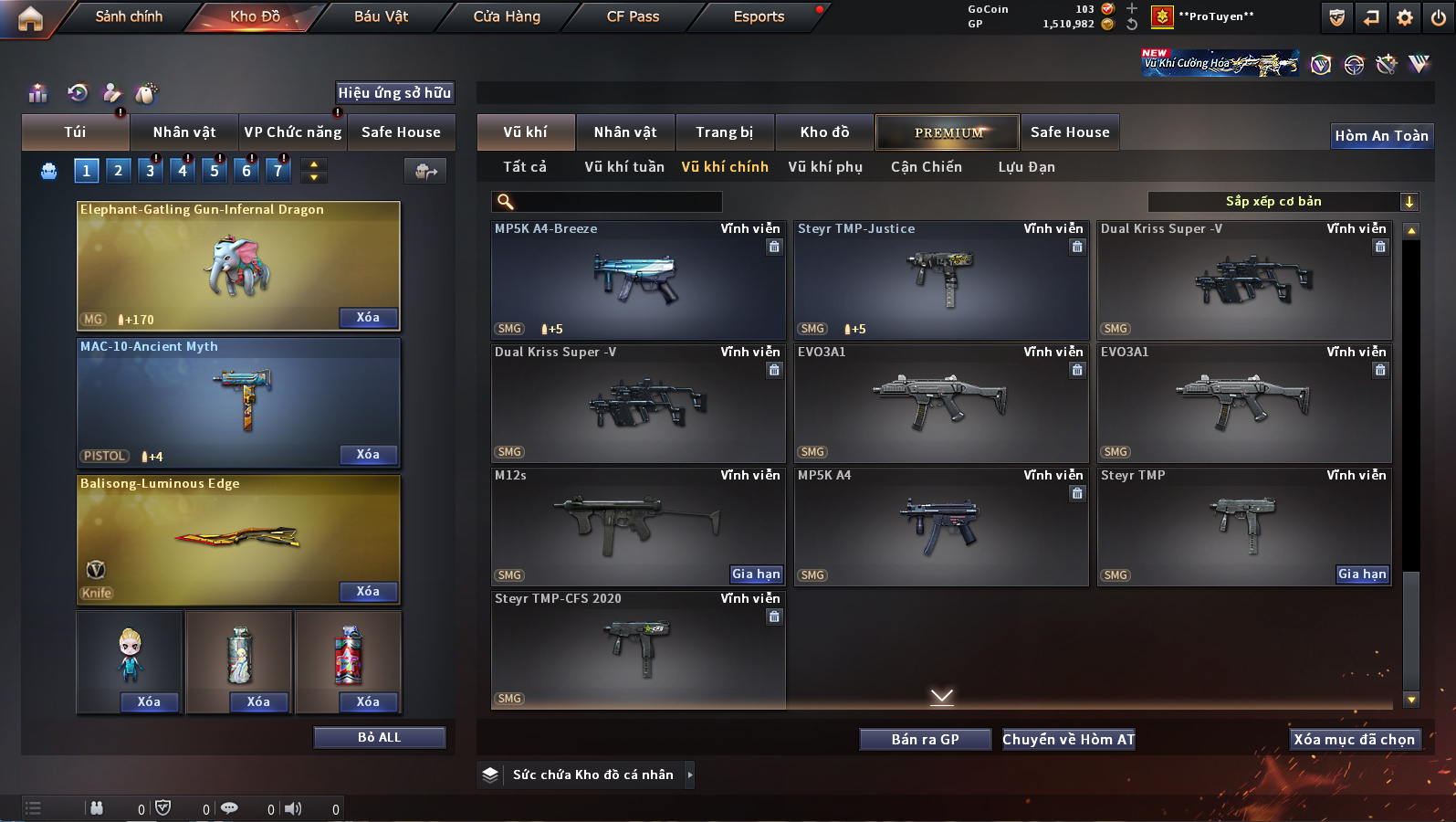Open the Esports menu
Image resolution: width=1456 pixels, height=822 pixels.
tap(759, 16)
